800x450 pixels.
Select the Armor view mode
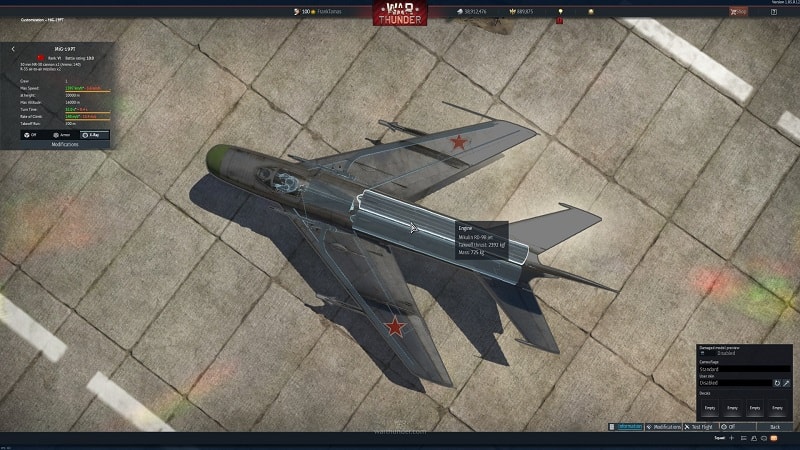62,134
